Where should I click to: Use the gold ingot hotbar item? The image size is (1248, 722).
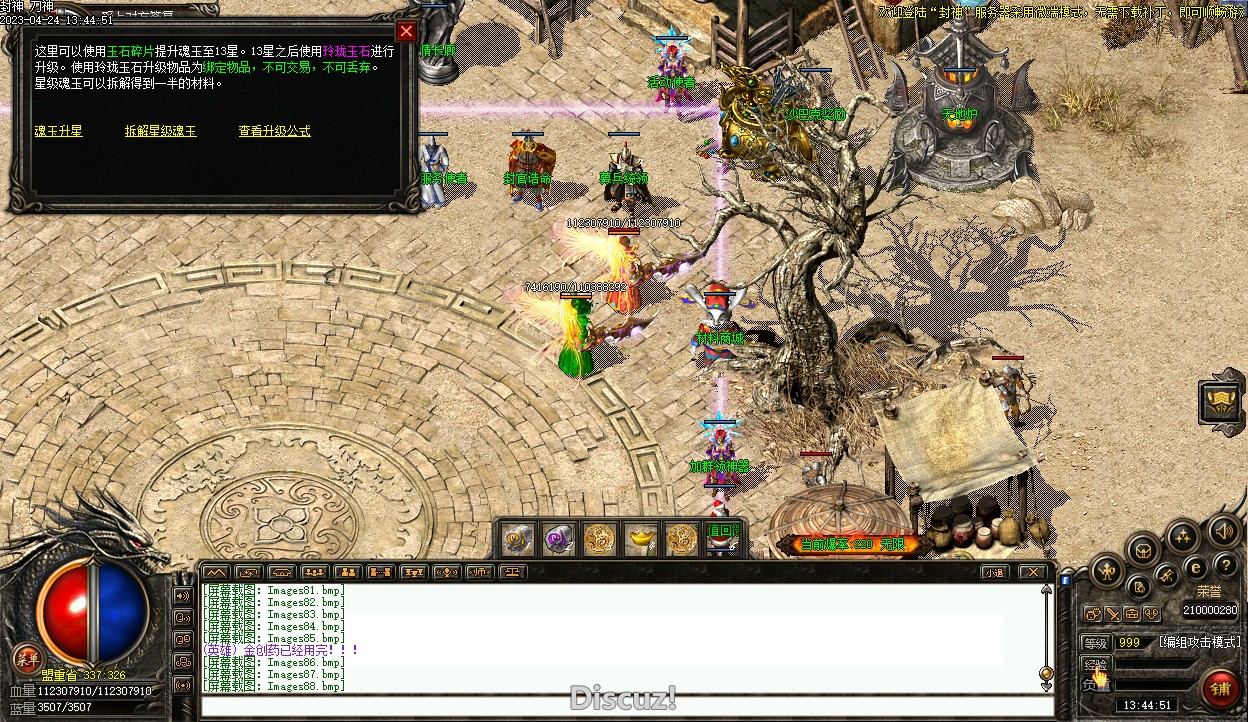point(641,540)
